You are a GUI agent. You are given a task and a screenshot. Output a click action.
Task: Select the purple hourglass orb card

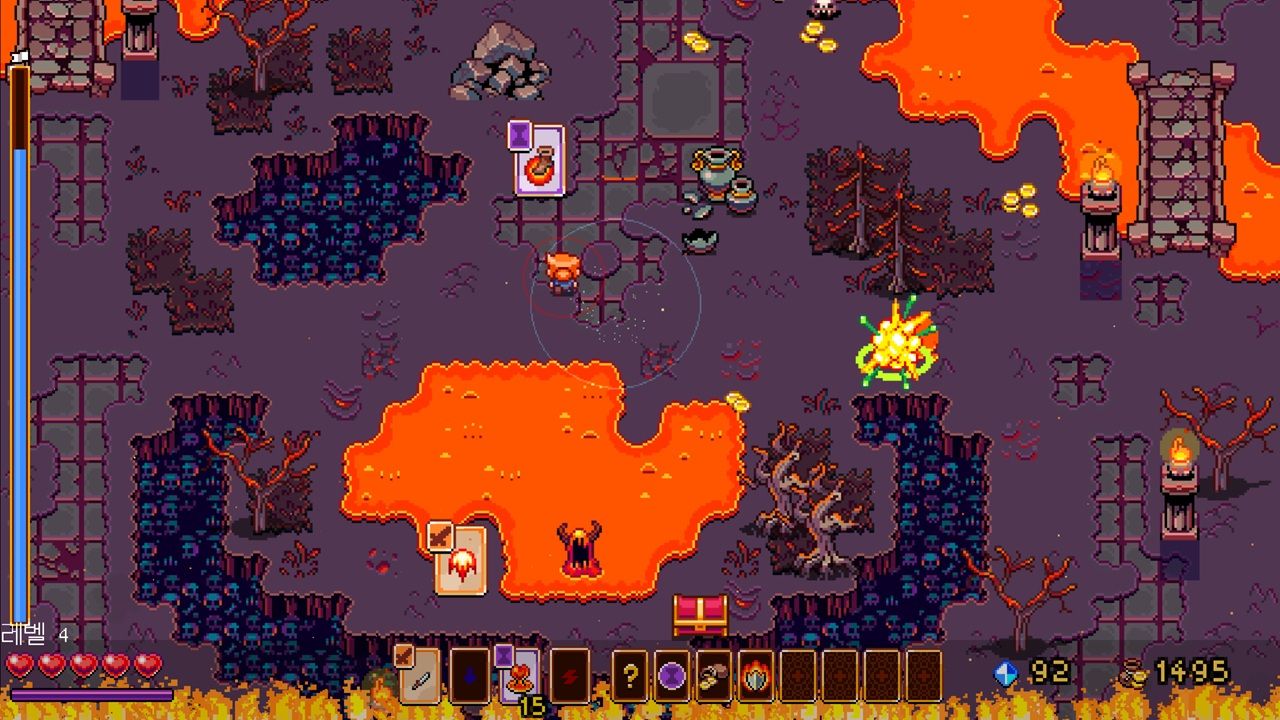click(x=672, y=677)
